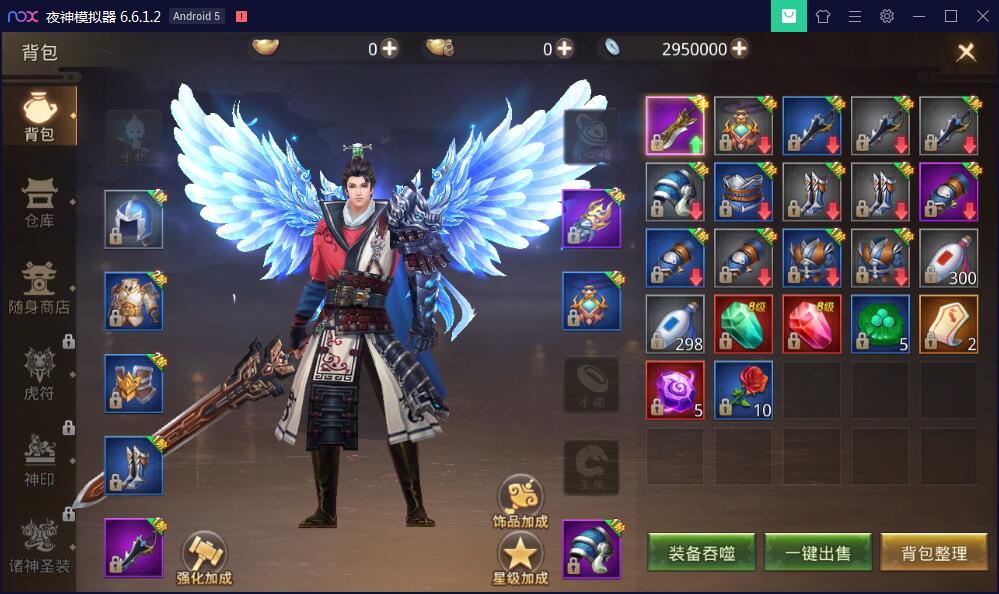This screenshot has width=999, height=594.
Task: Add currency with the 2950000 plus button
Action: point(739,49)
